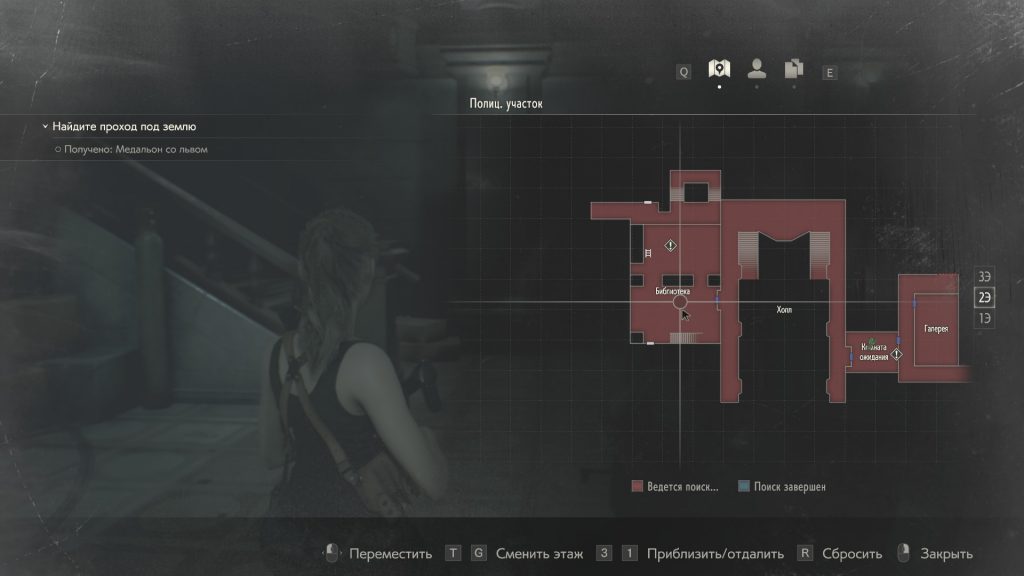Click the exclamation marker in Комната ожидания
The image size is (1024, 576).
pyautogui.click(x=897, y=354)
